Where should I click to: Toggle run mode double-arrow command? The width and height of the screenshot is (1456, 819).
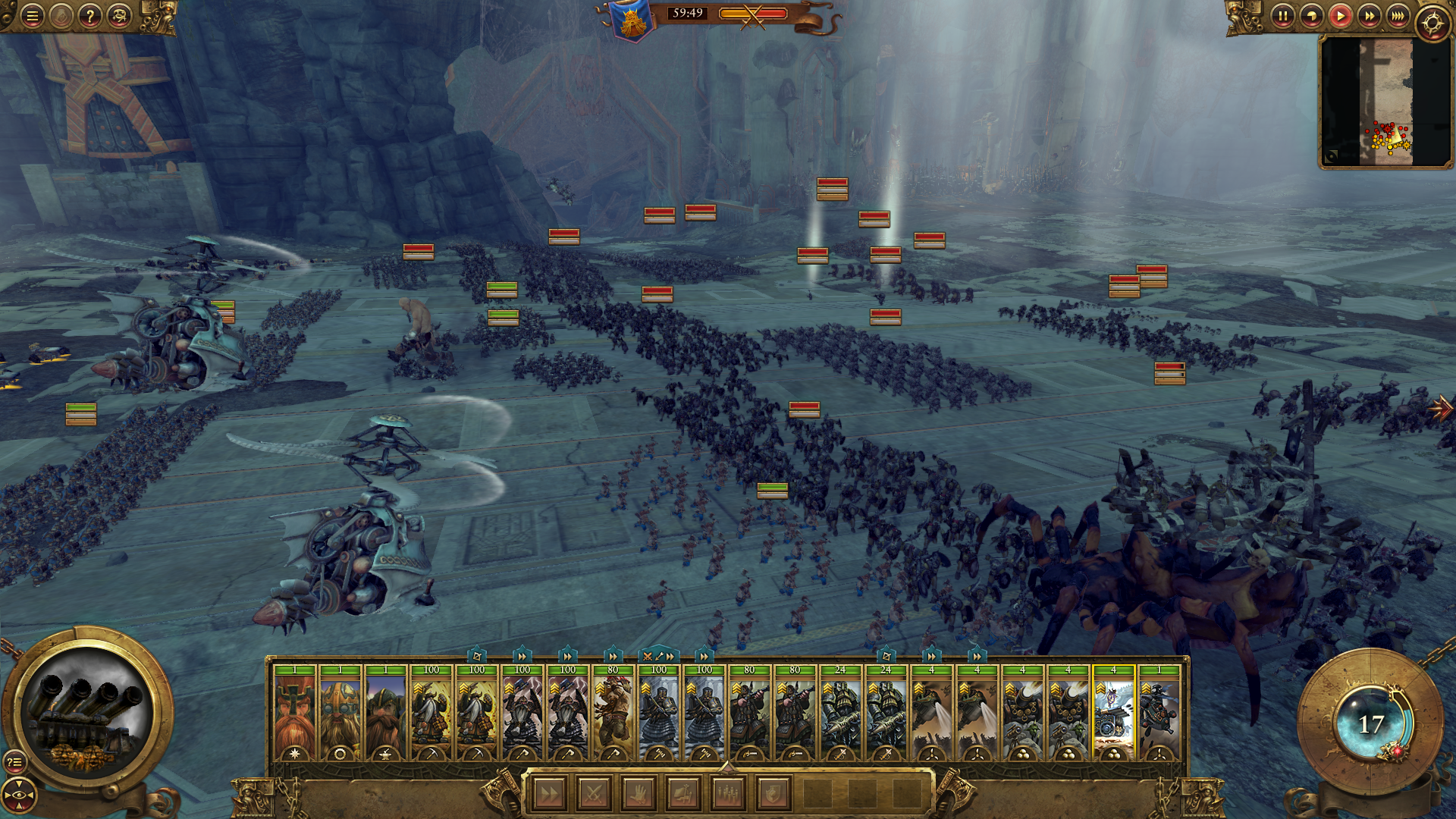[x=549, y=794]
